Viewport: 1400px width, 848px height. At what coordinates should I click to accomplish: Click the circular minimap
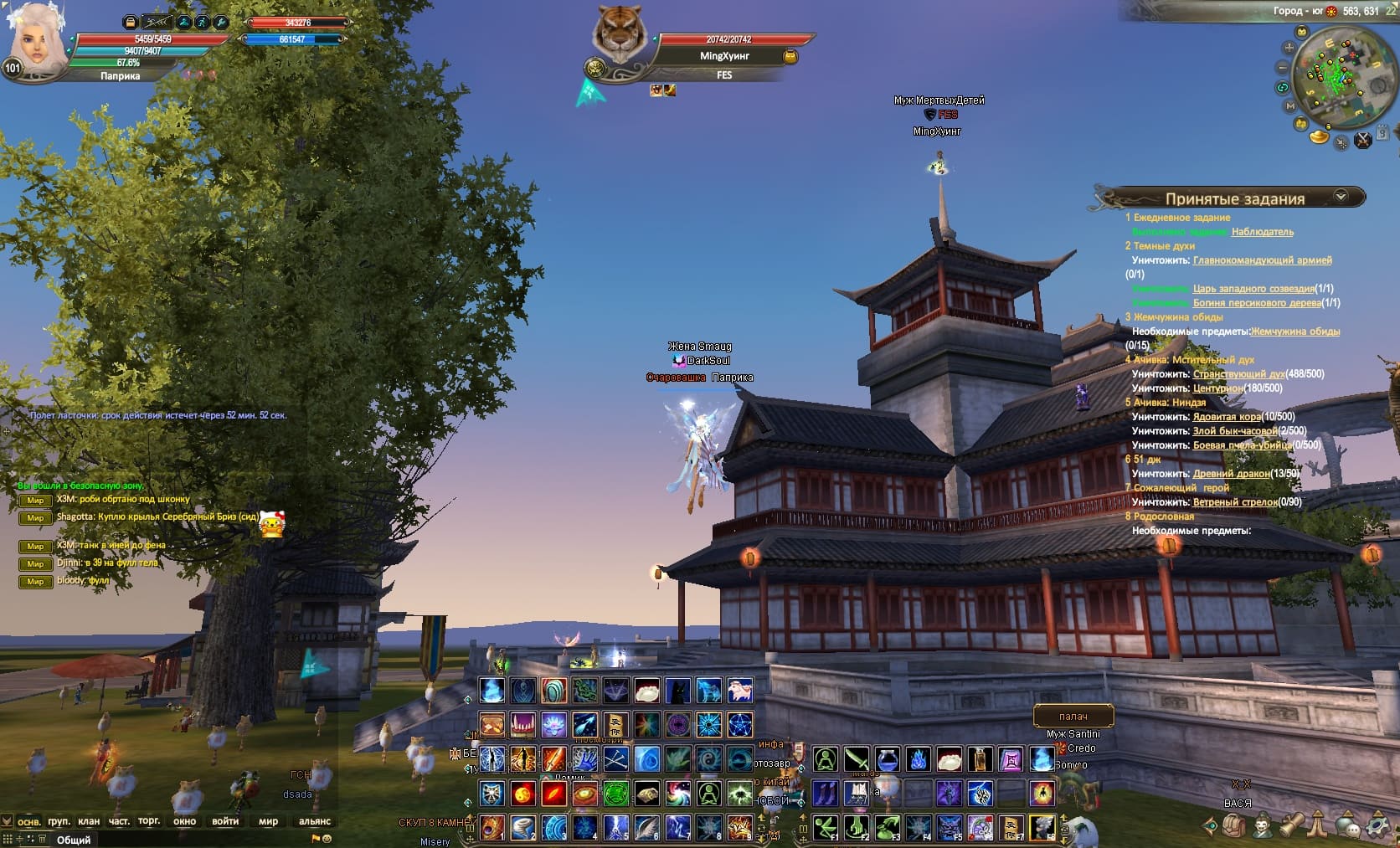[1336, 78]
